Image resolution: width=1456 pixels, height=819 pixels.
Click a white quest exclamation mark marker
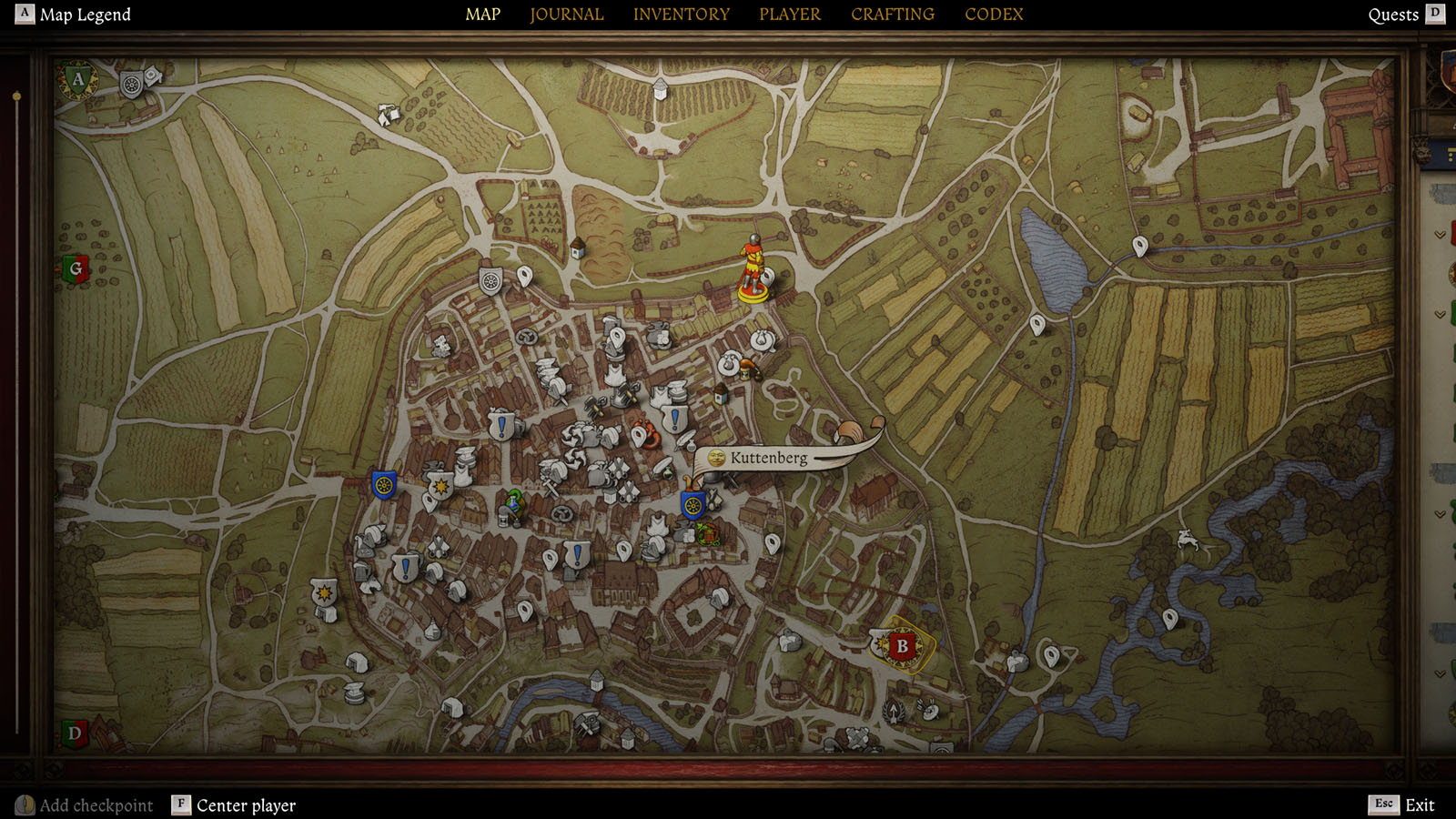point(500,425)
